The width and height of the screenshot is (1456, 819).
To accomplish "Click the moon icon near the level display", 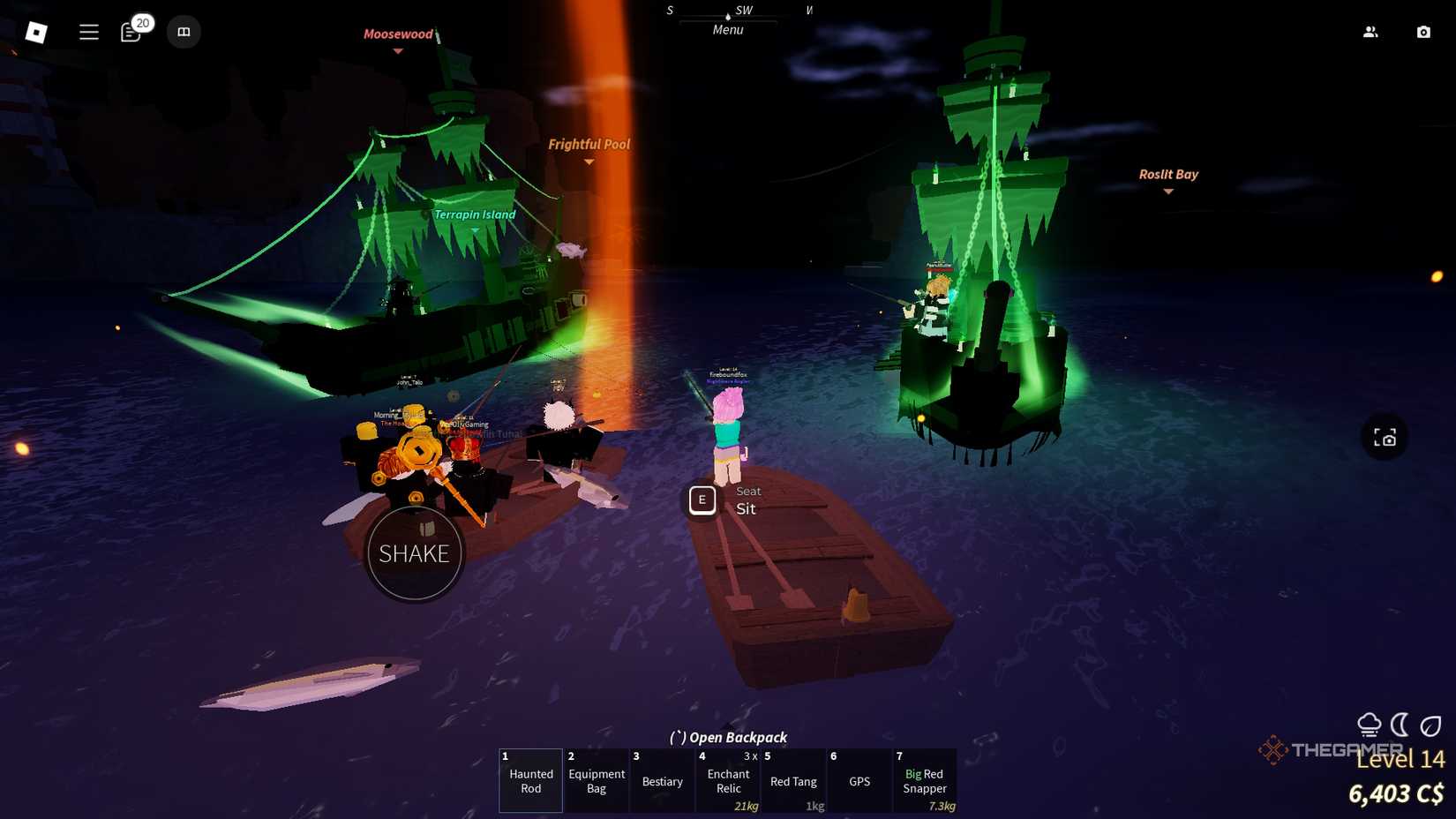I will pyautogui.click(x=1400, y=724).
